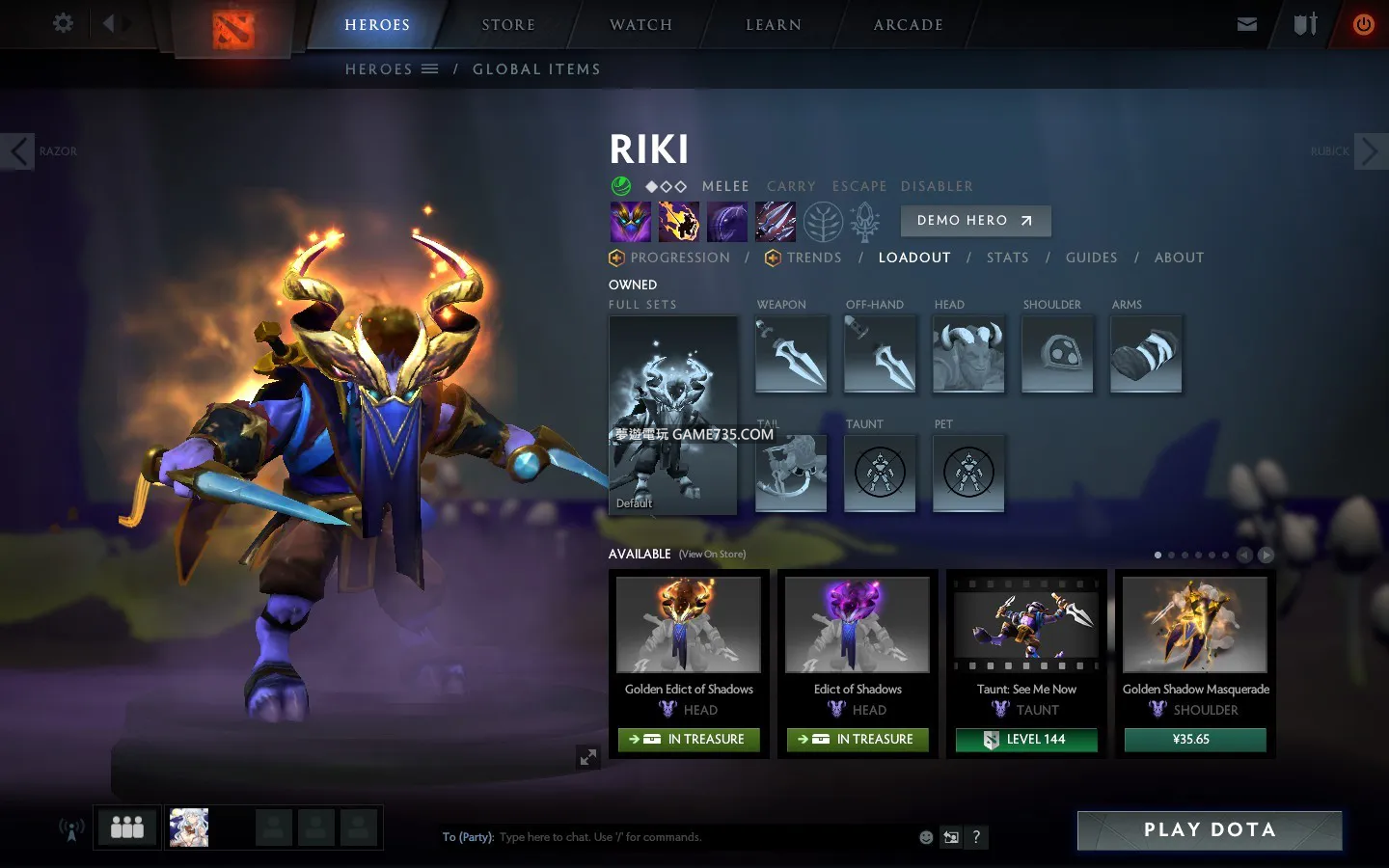Screen dimensions: 1389x868
Task: Open the Learn section
Action: tap(774, 25)
